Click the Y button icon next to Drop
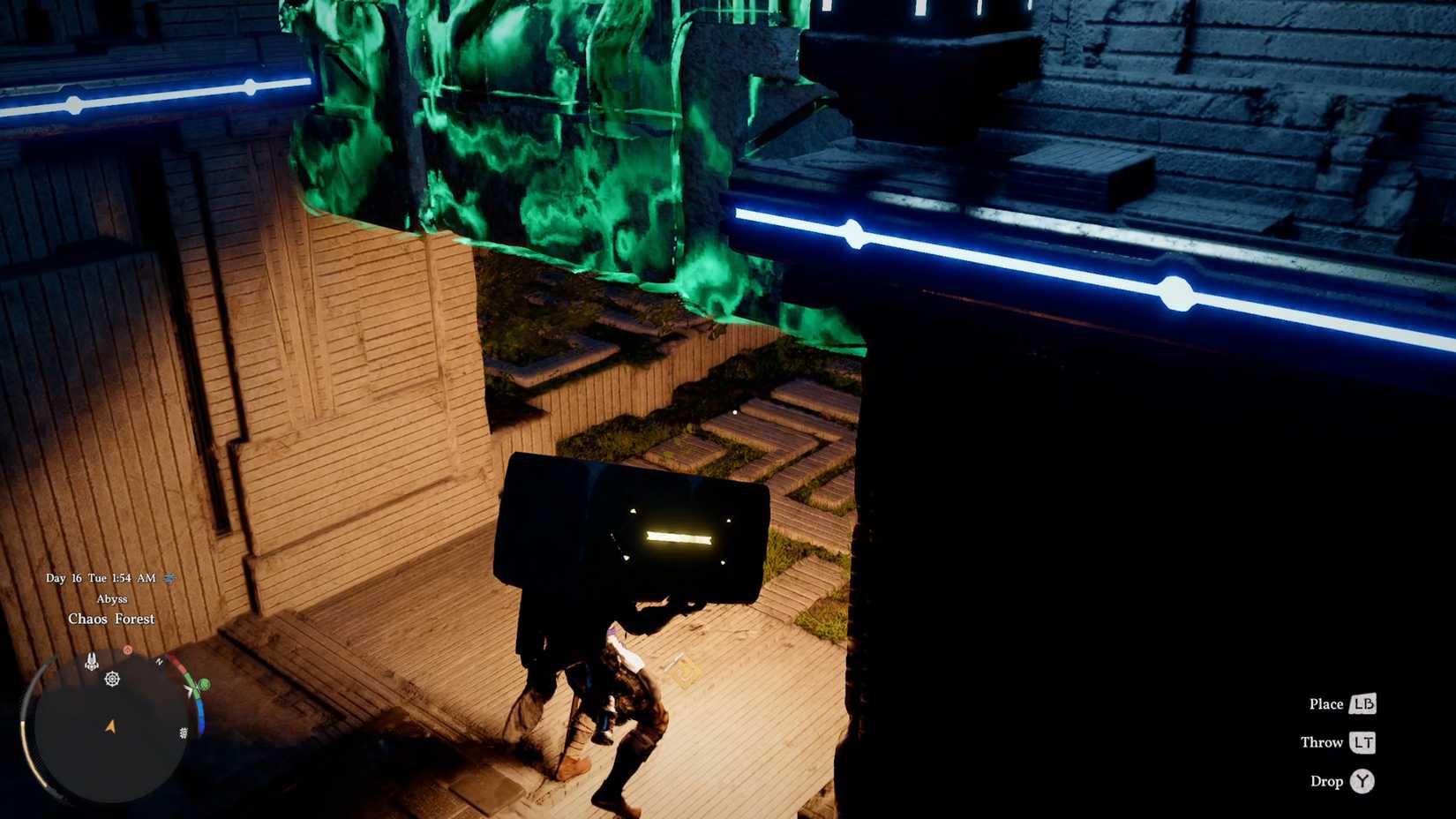The height and width of the screenshot is (819, 1456). pos(1362,781)
